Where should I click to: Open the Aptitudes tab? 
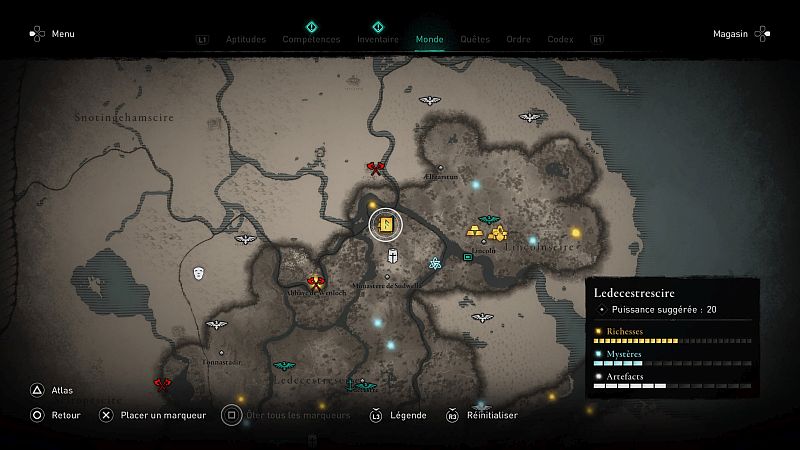[x=246, y=39]
